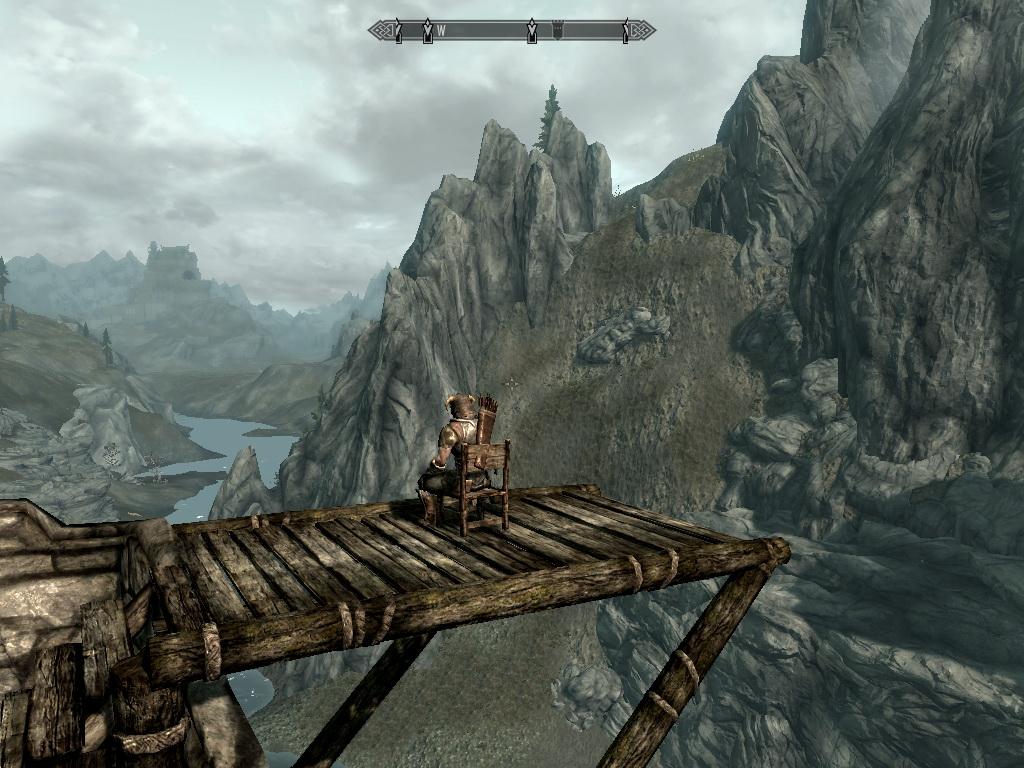Select the fort tower marker on the compass
Viewport: 1024px width, 768px height.
558,31
